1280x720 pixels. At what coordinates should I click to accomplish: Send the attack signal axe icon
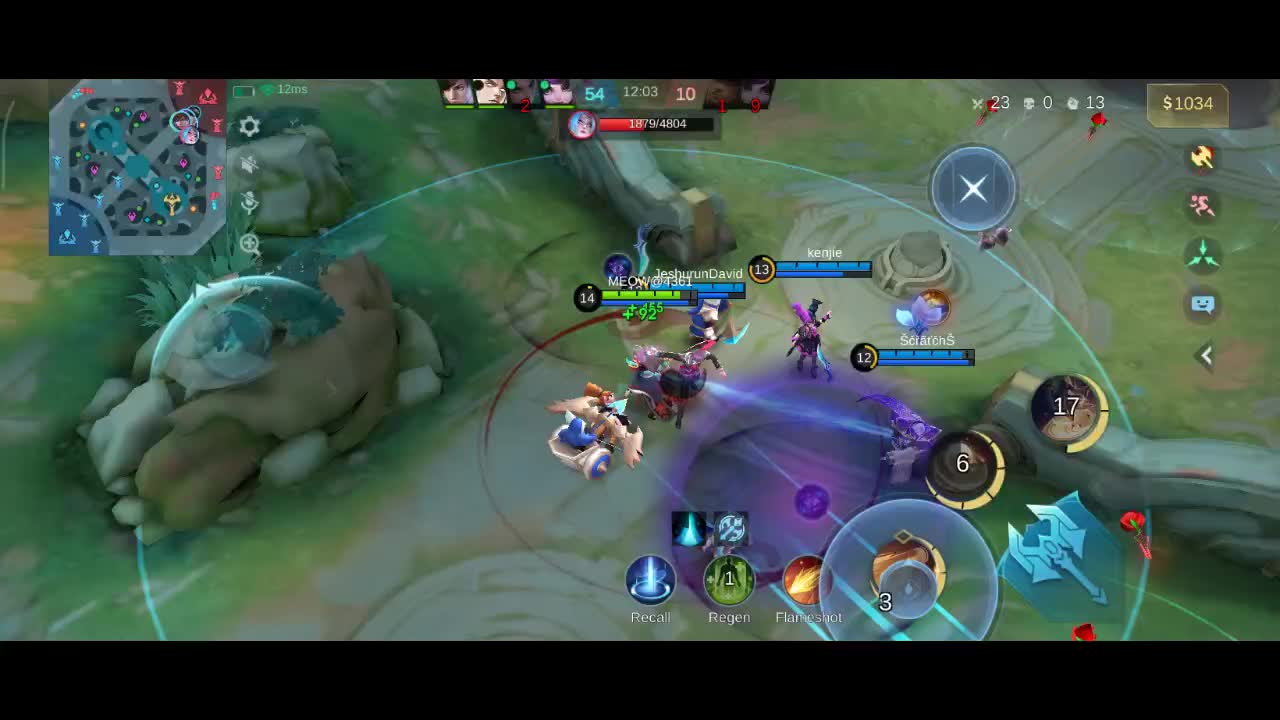point(1202,157)
